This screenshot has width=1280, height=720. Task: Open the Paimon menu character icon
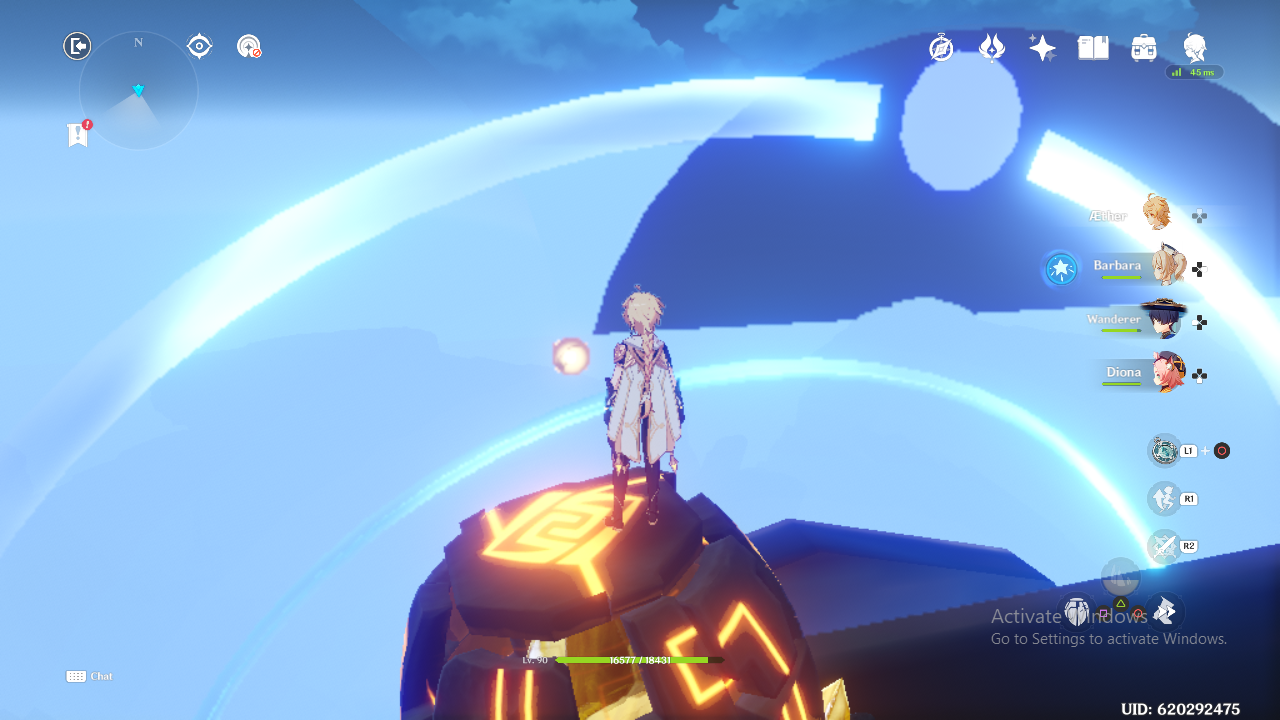pyautogui.click(x=1194, y=46)
